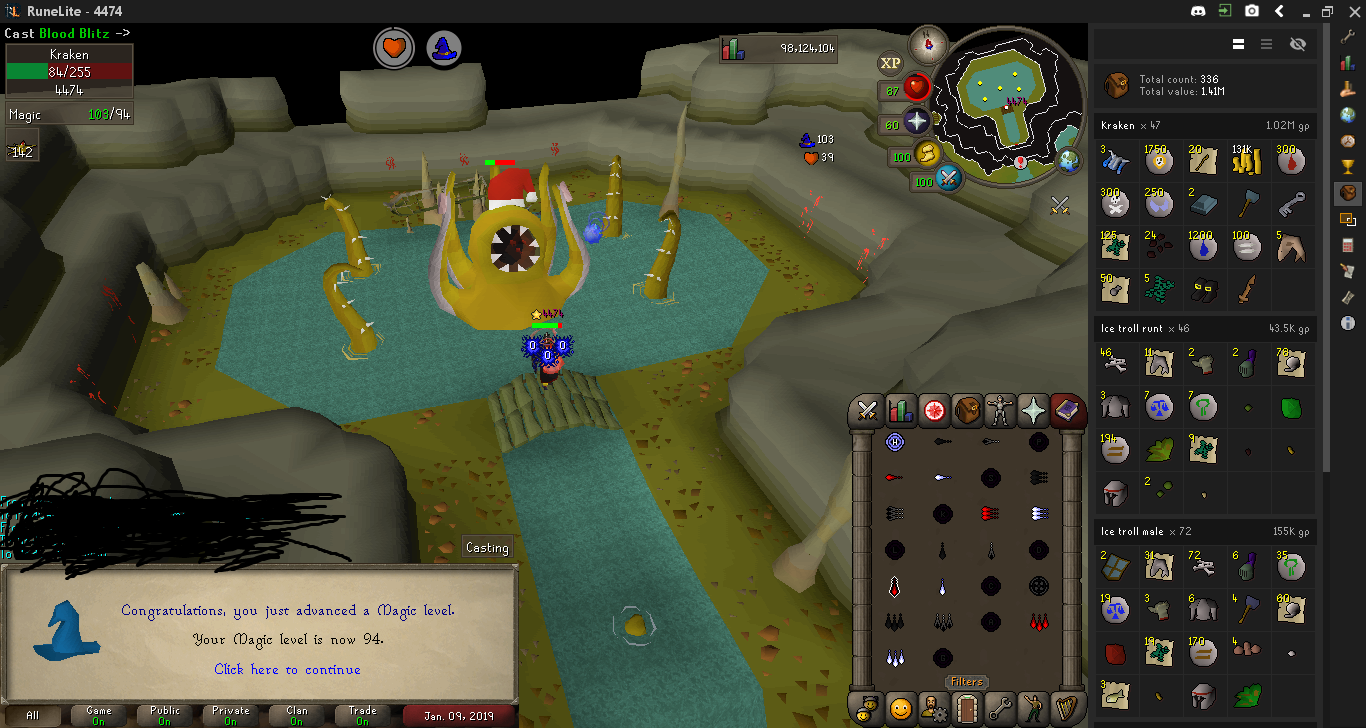The height and width of the screenshot is (728, 1366).
Task: Activate the special attack orb
Action: point(949,180)
